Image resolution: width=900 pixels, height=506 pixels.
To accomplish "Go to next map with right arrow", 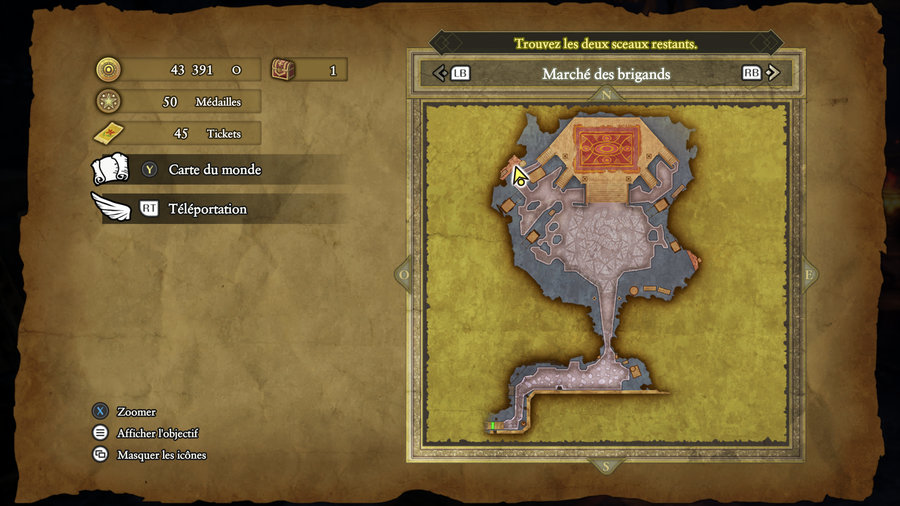I will pyautogui.click(x=772, y=73).
